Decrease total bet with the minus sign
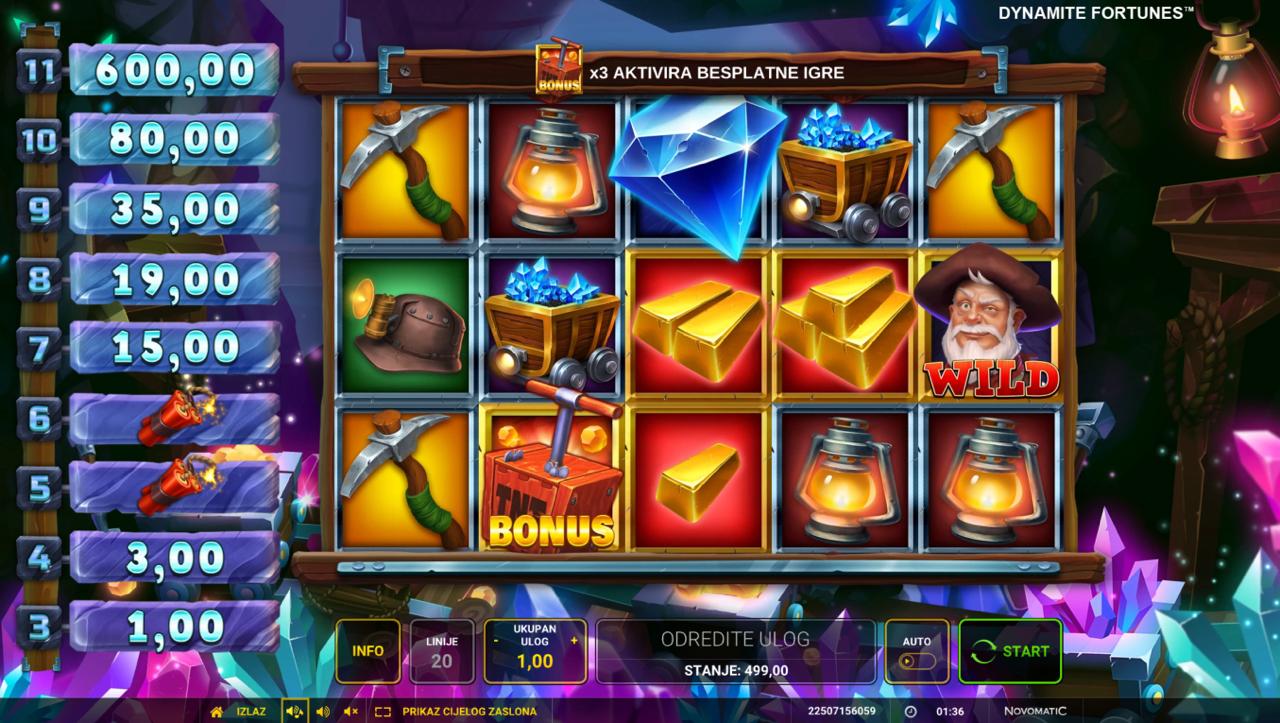Image resolution: width=1280 pixels, height=723 pixels. click(x=496, y=640)
